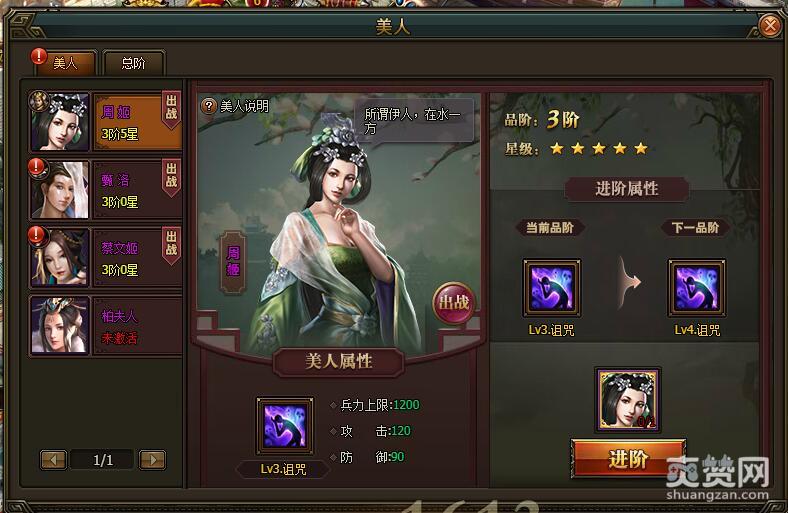Click the orange 进阶 upgrade button
The width and height of the screenshot is (788, 513).
coord(628,459)
